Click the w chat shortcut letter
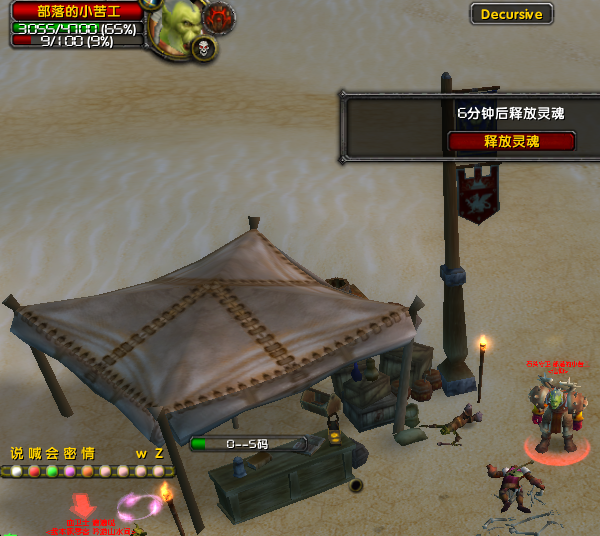This screenshot has width=600, height=536. click(141, 453)
